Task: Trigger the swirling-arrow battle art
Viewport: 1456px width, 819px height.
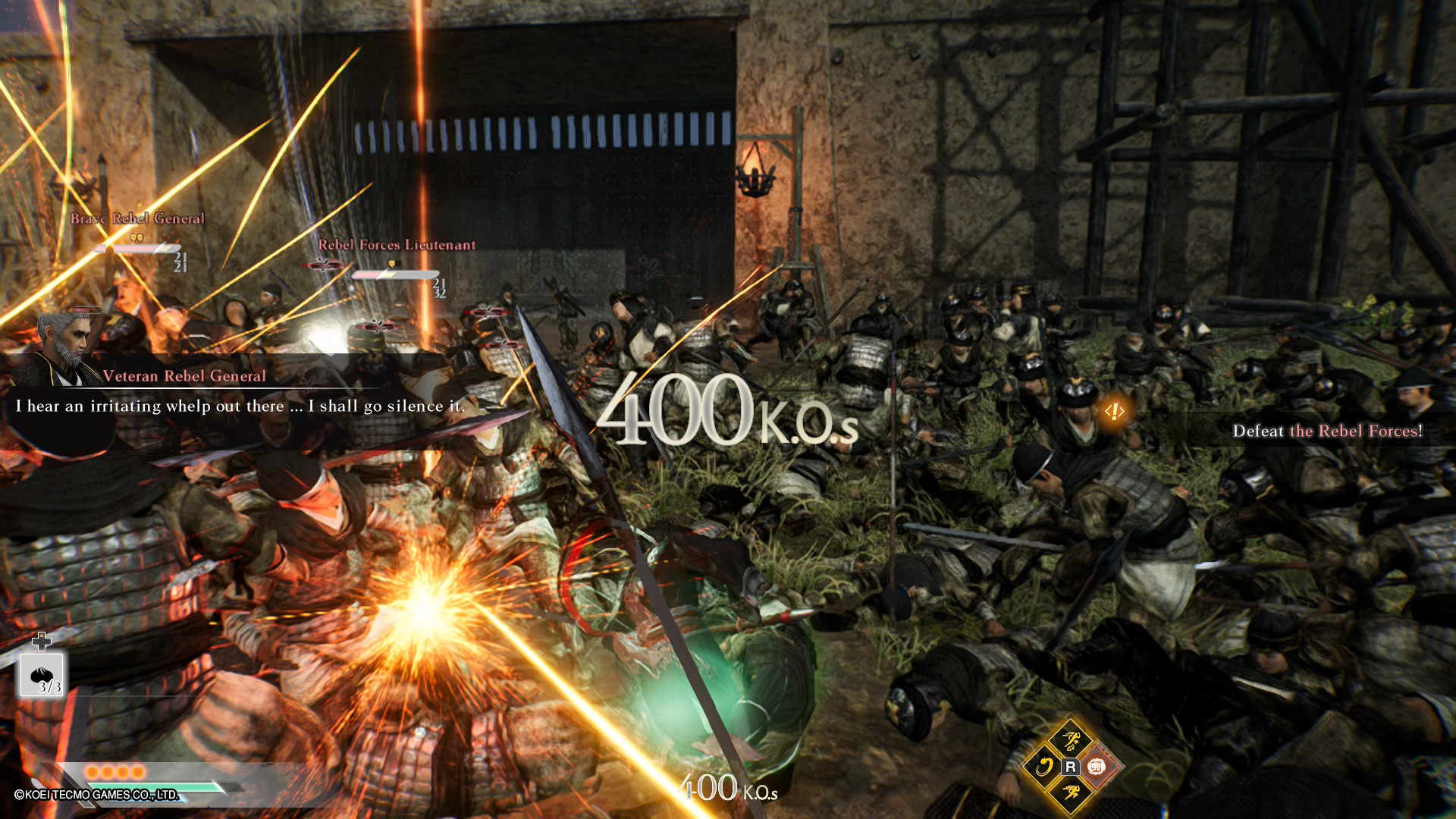Action: pos(1043,767)
